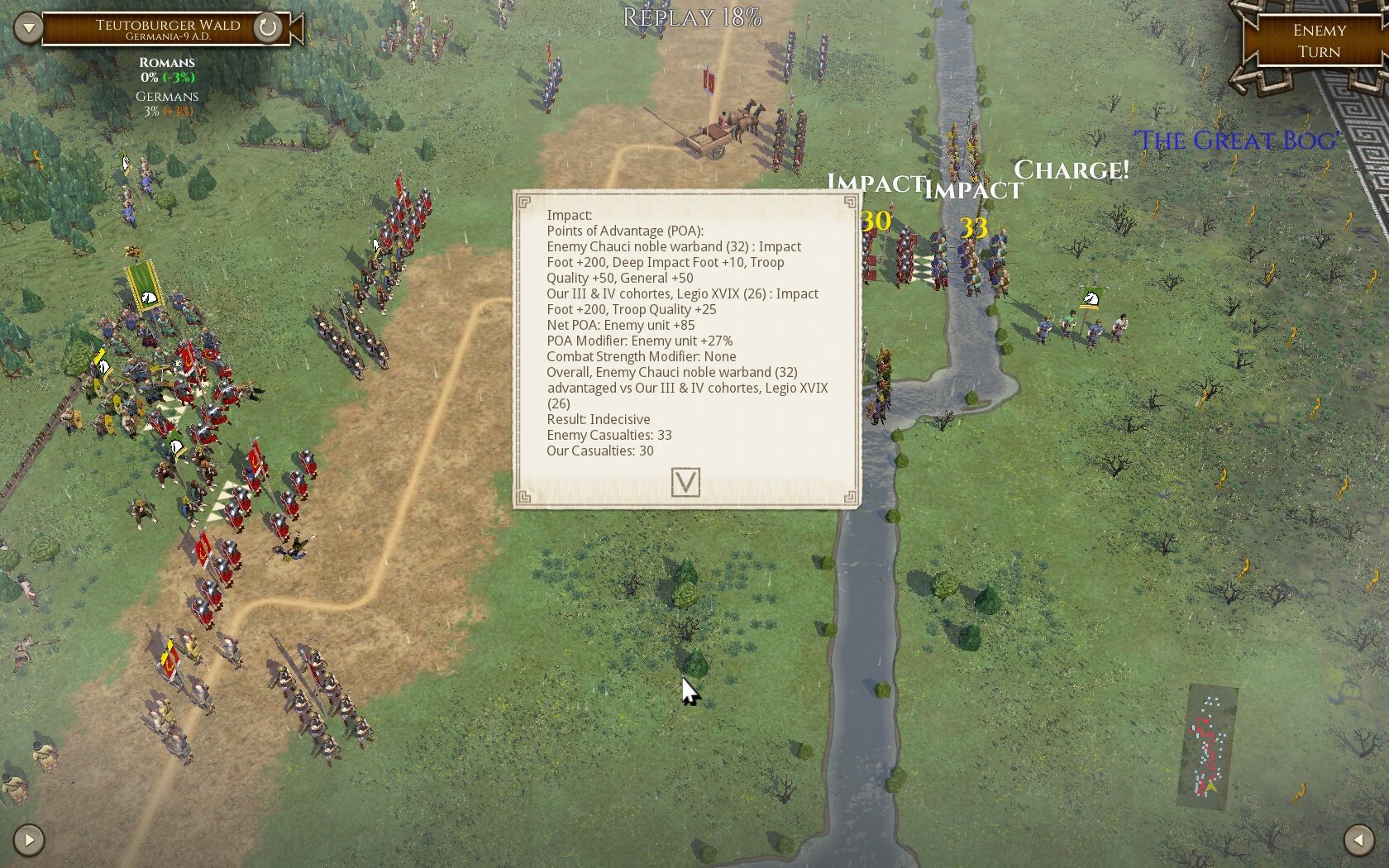1389x868 pixels.
Task: Dismiss the combat report with the V button
Action: click(x=686, y=484)
